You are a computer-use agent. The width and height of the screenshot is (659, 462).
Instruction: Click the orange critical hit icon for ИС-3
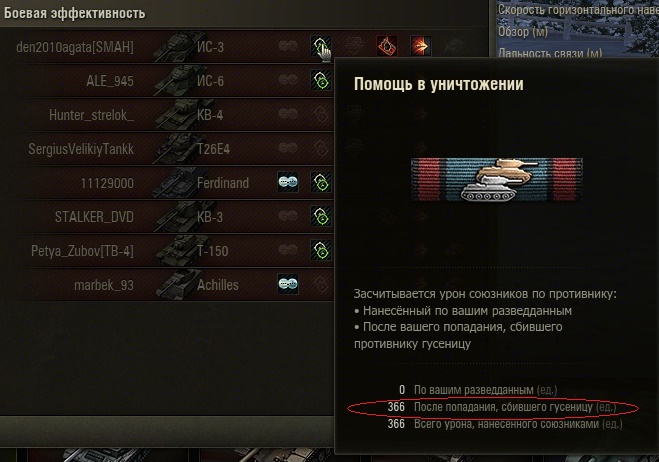tap(386, 46)
